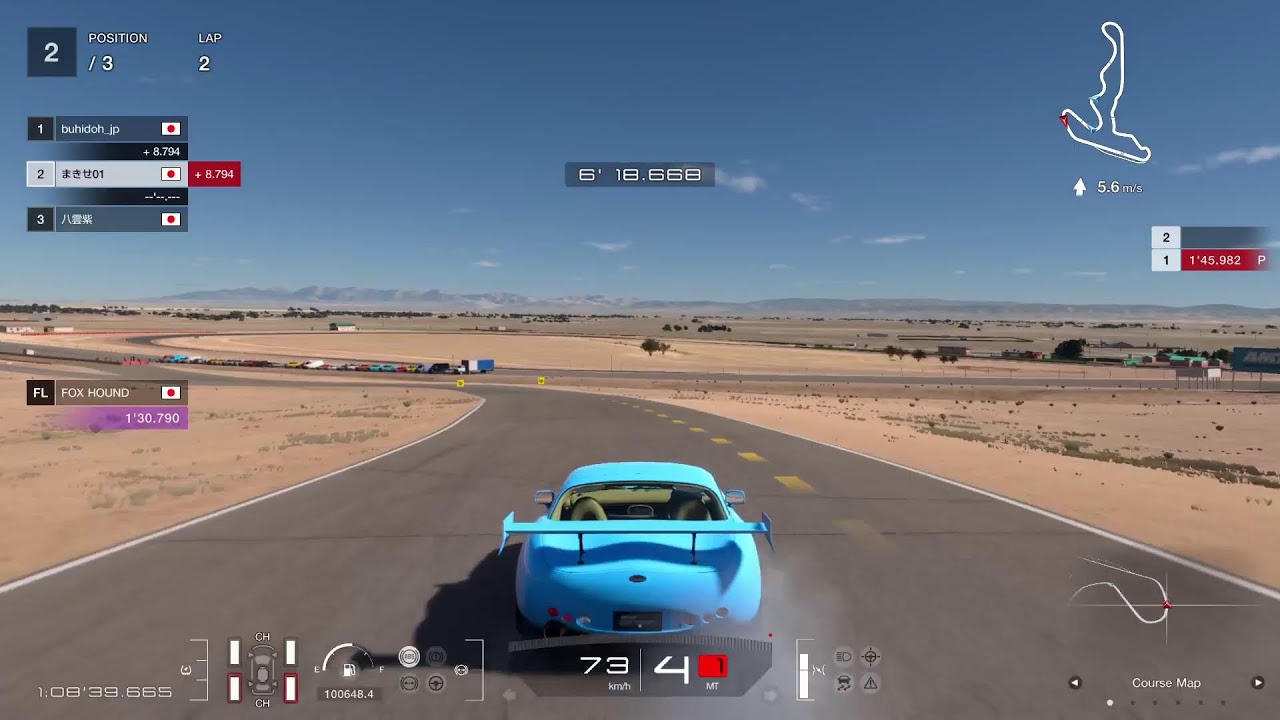Screen dimensions: 1280x720
Task: Select driver まきせ01 in the standings
Action: tap(107, 174)
